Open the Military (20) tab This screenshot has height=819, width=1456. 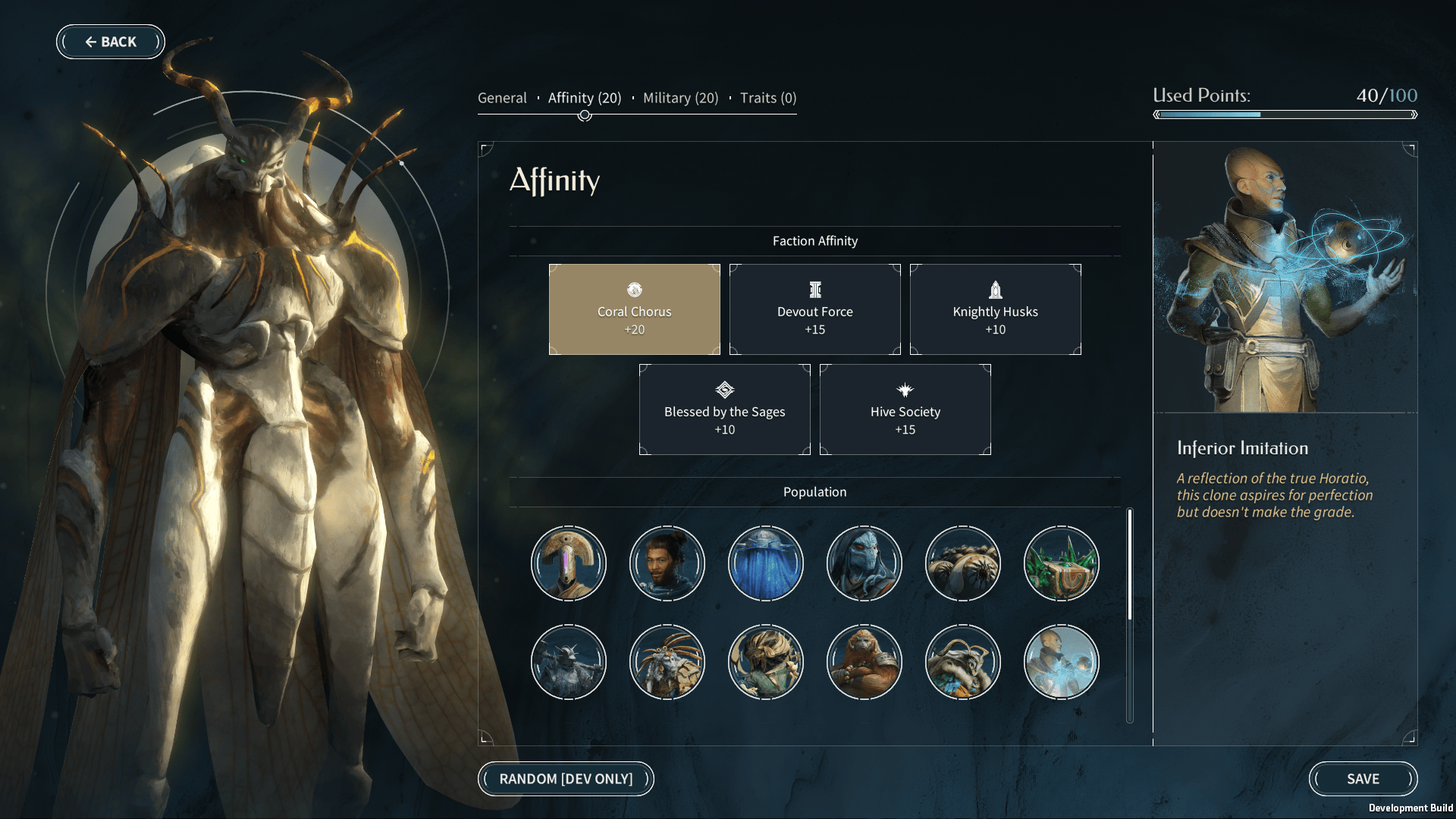click(680, 98)
